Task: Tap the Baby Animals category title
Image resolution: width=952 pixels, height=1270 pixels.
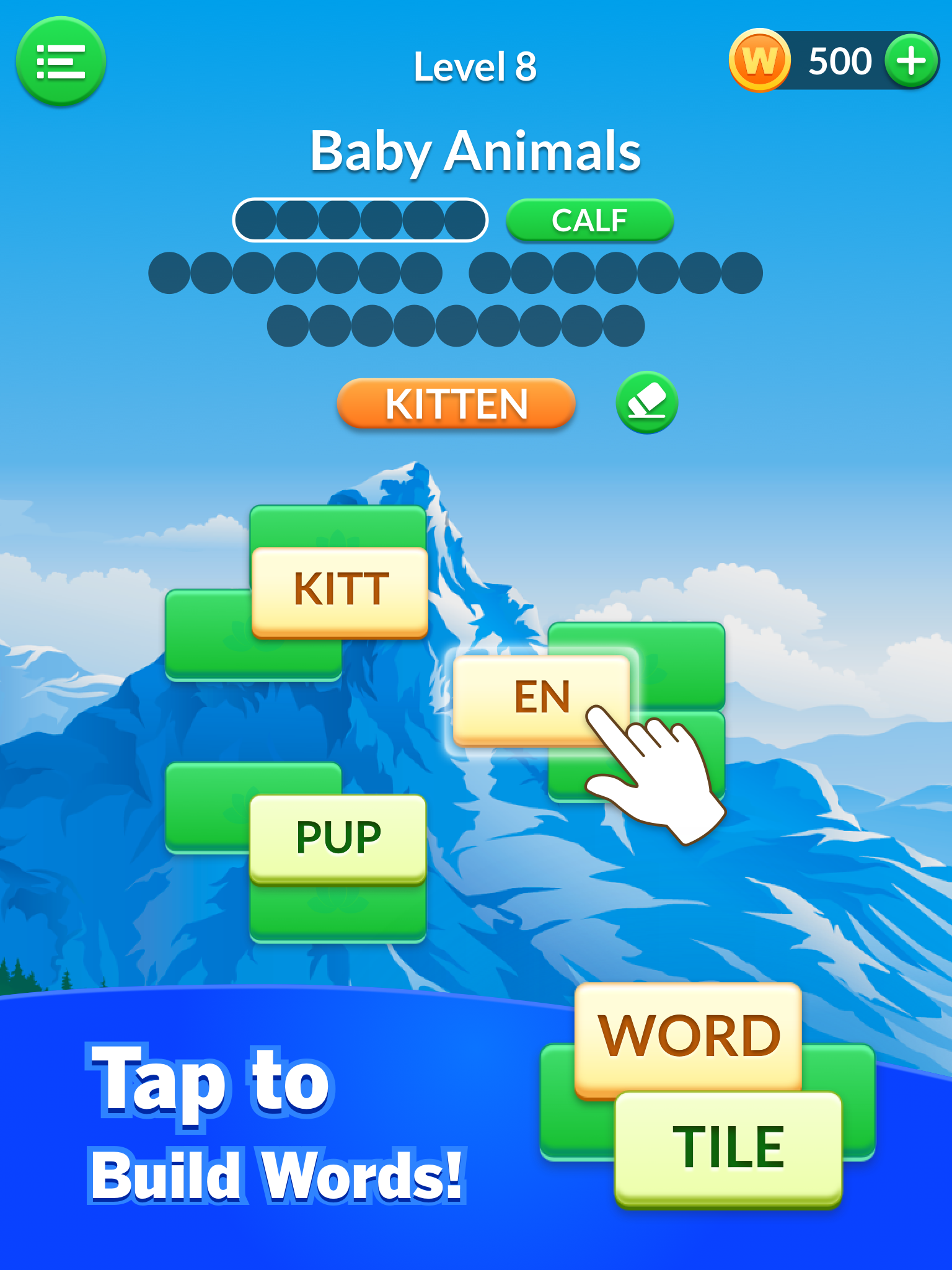Action: click(476, 151)
